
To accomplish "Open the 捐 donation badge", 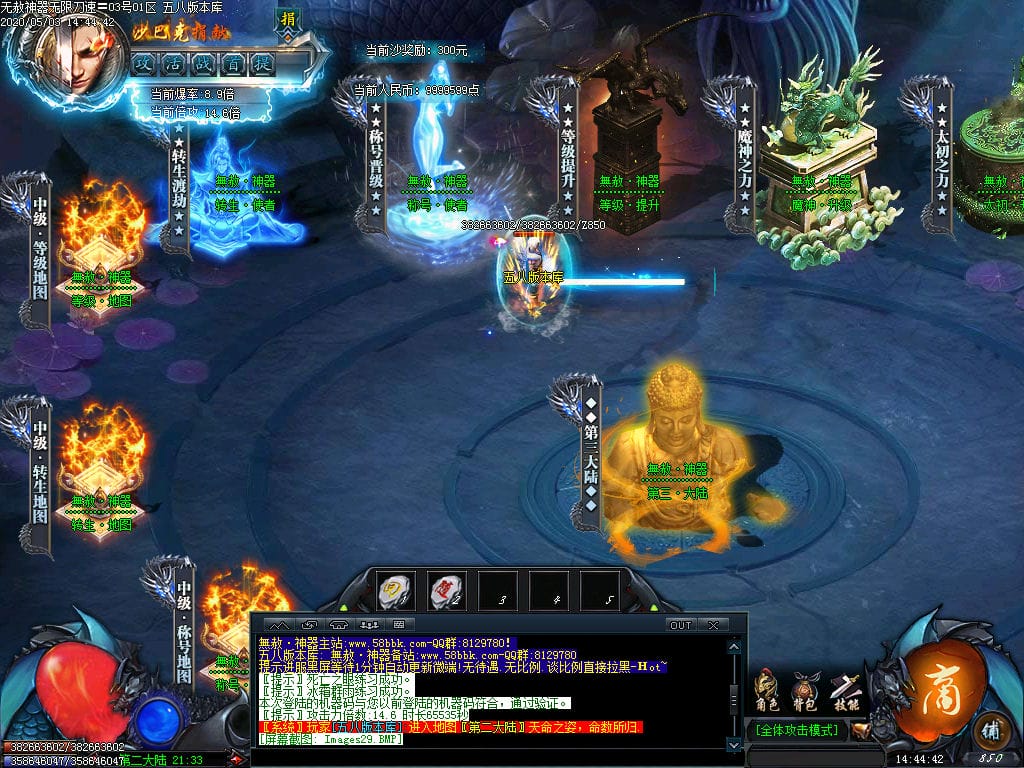I will point(288,19).
